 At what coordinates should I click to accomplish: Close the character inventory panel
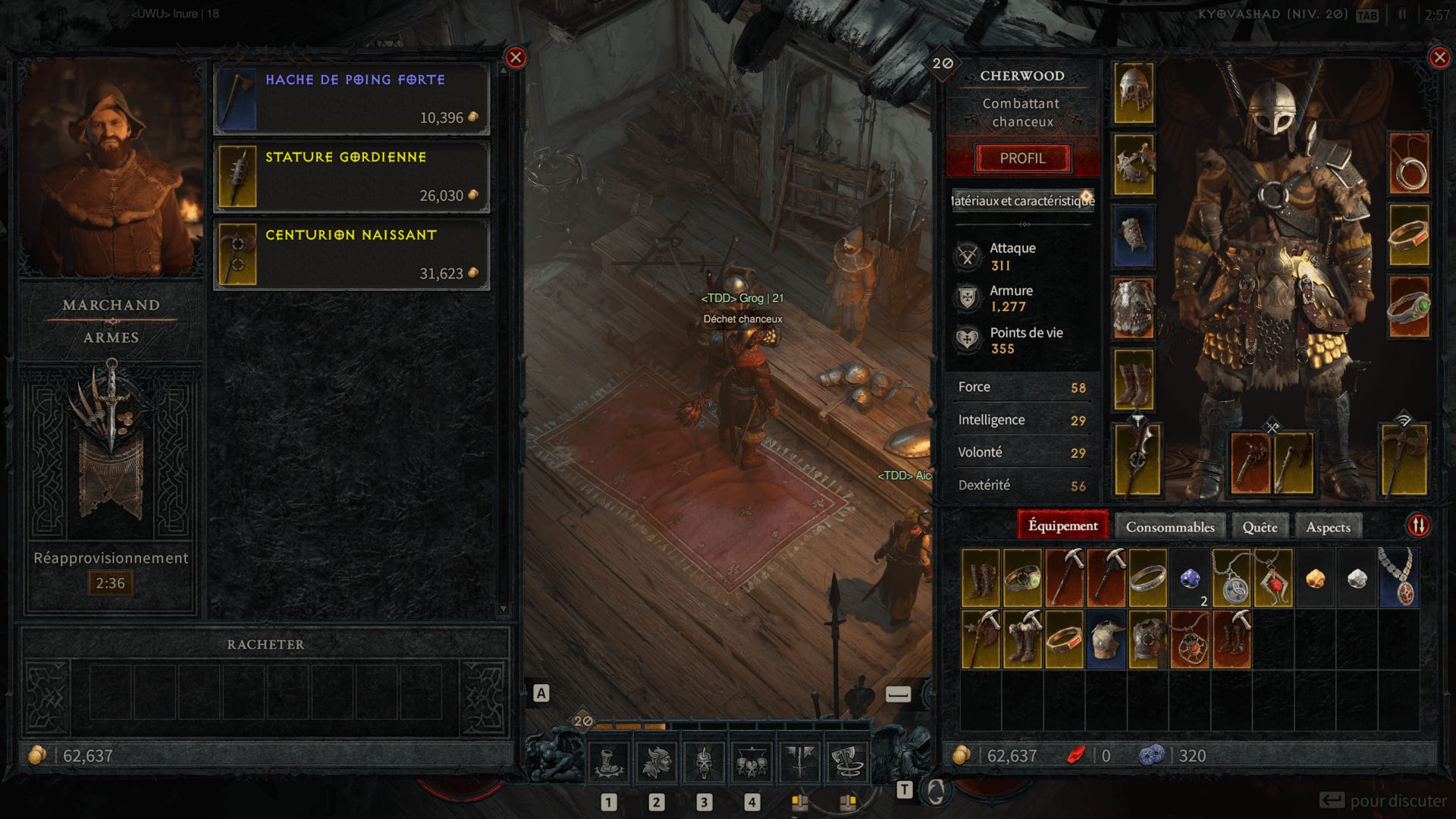pyautogui.click(x=1439, y=58)
